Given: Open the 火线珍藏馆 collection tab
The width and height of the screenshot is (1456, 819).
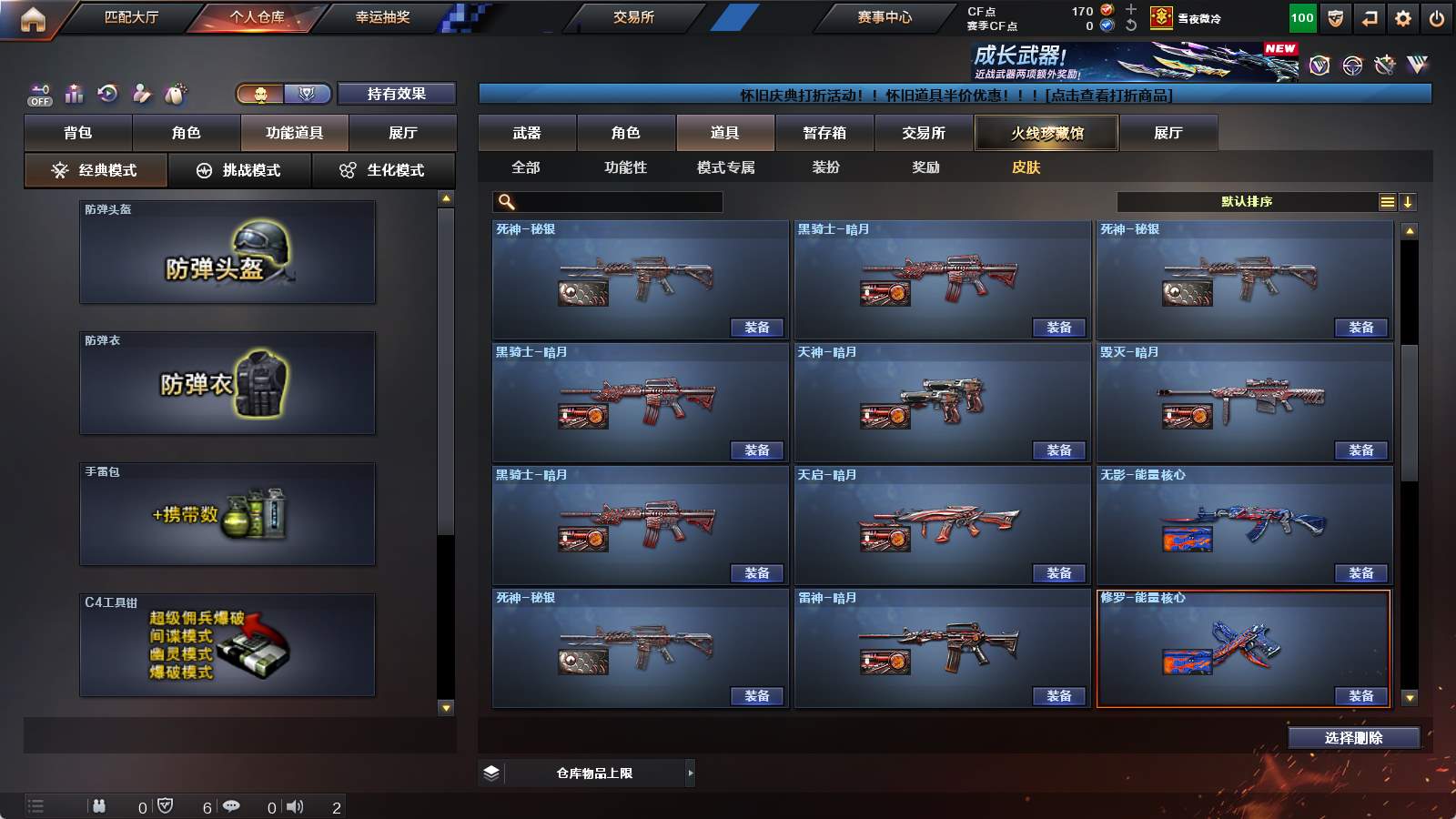Looking at the screenshot, I should click(x=1046, y=133).
